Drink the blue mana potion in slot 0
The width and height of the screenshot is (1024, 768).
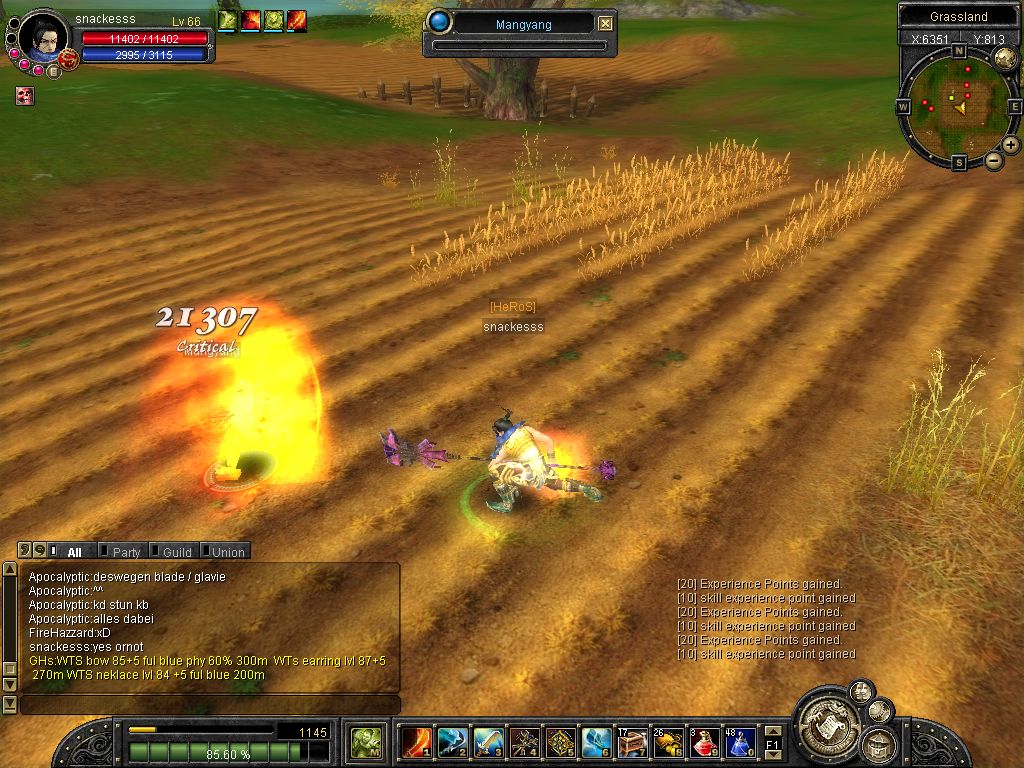click(x=740, y=741)
